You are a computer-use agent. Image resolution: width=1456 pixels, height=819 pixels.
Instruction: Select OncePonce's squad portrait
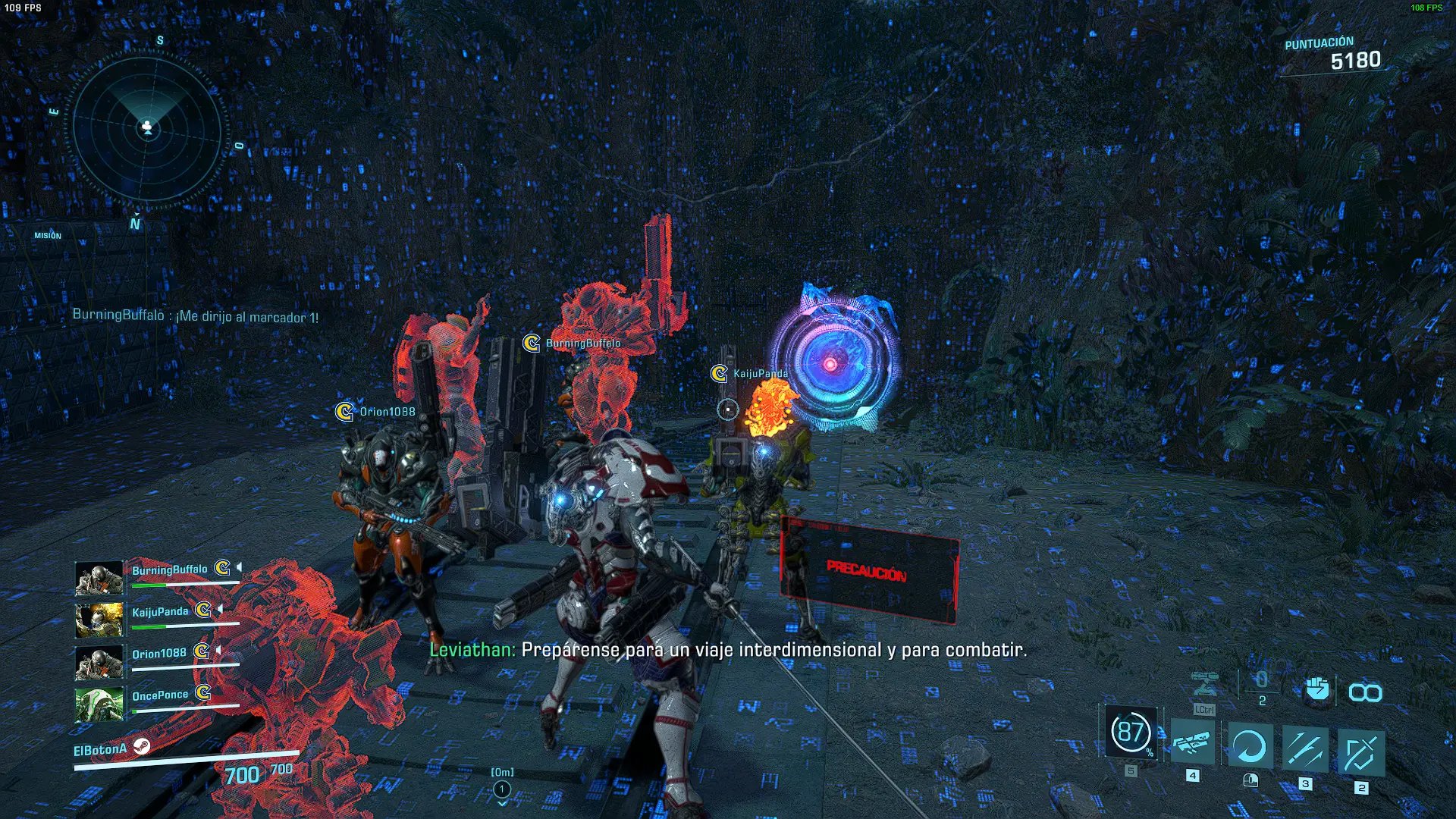pos(99,704)
